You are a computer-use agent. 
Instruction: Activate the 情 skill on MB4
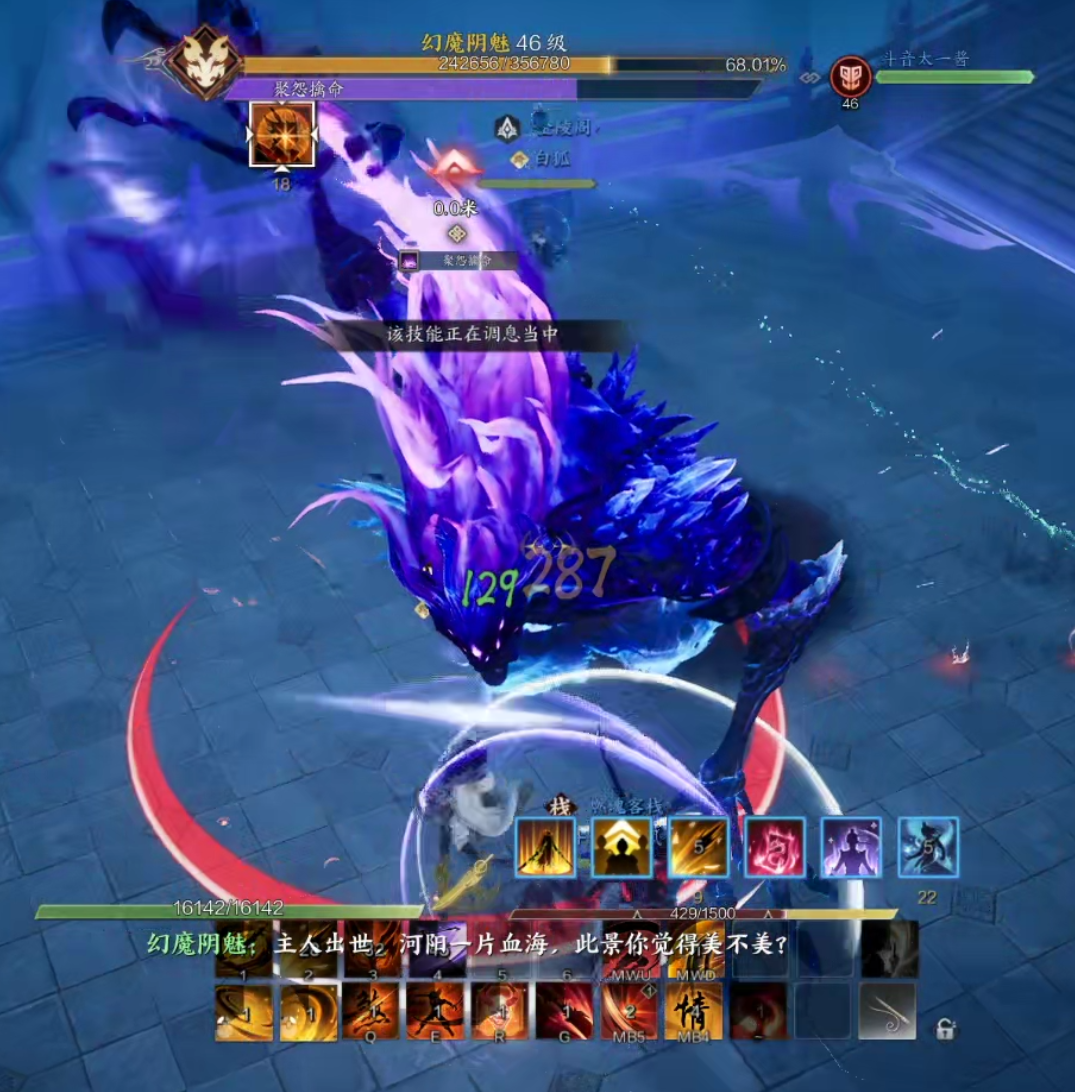(694, 1011)
